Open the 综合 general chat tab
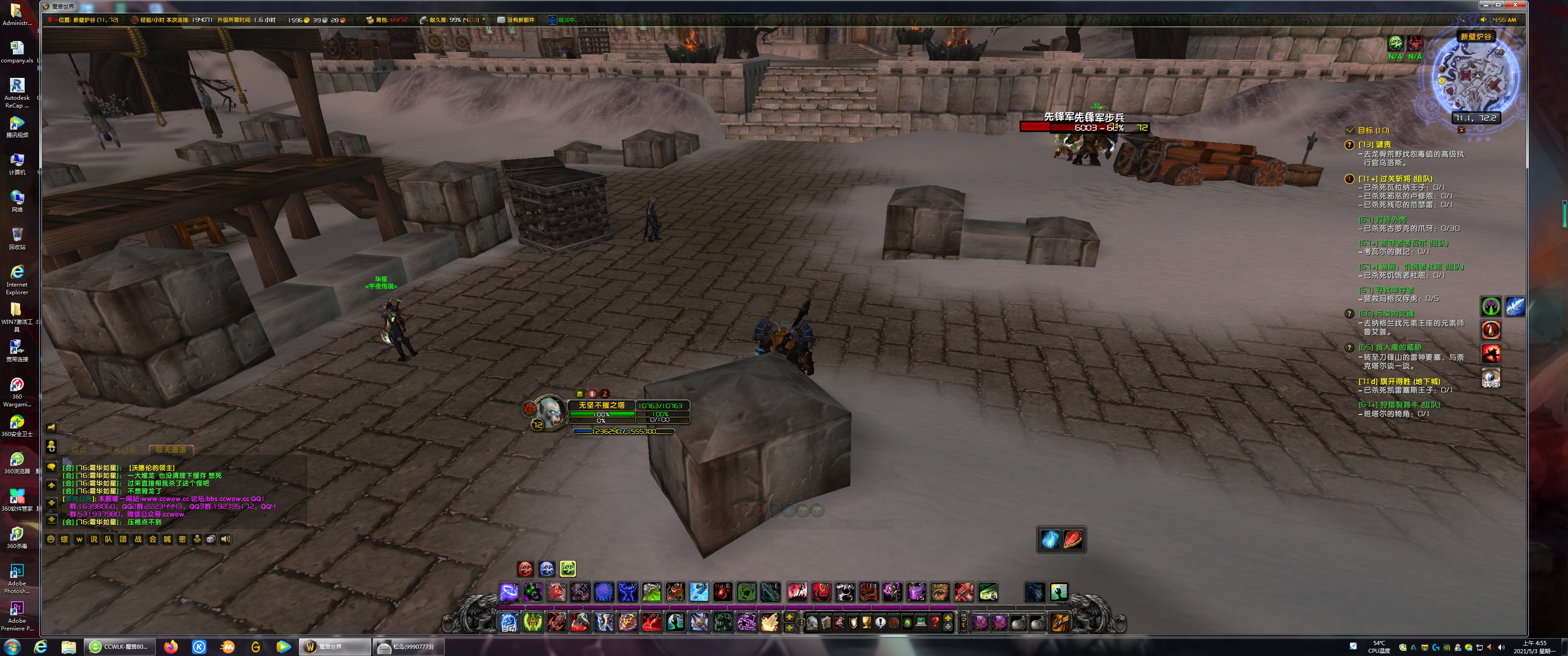The height and width of the screenshot is (656, 1568). point(79,450)
